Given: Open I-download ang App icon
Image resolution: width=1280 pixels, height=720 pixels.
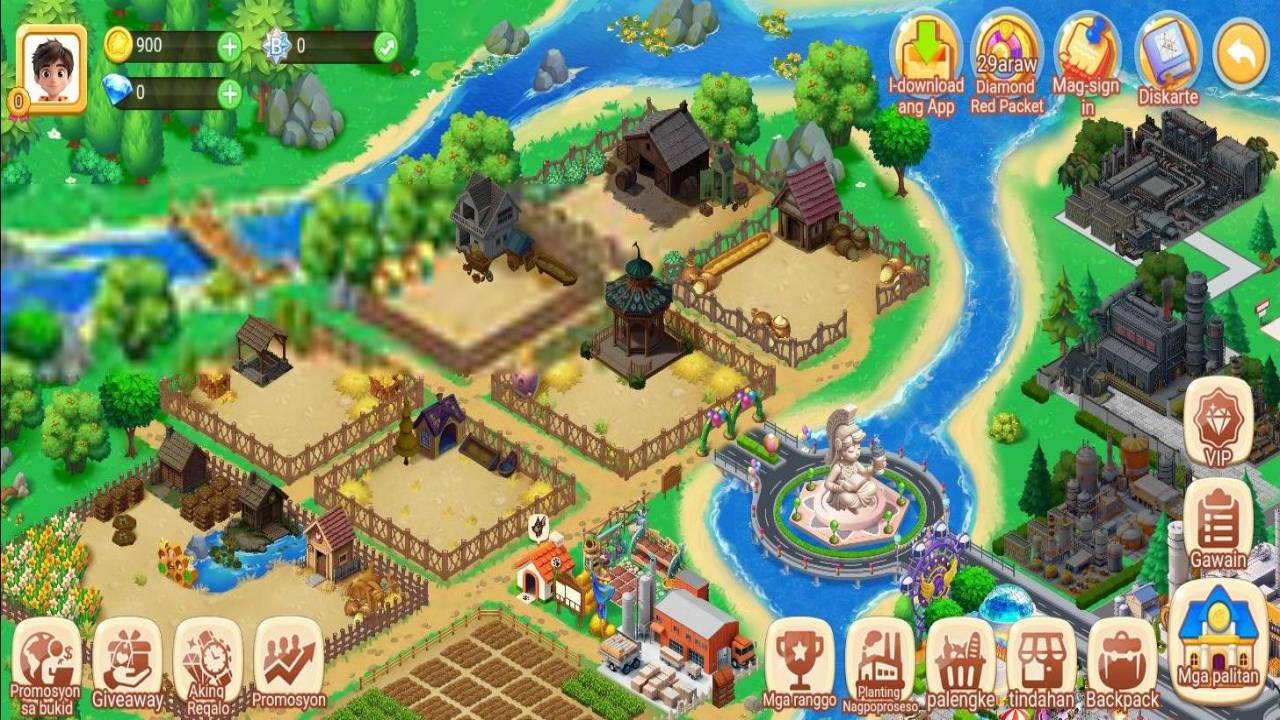Looking at the screenshot, I should [926, 56].
